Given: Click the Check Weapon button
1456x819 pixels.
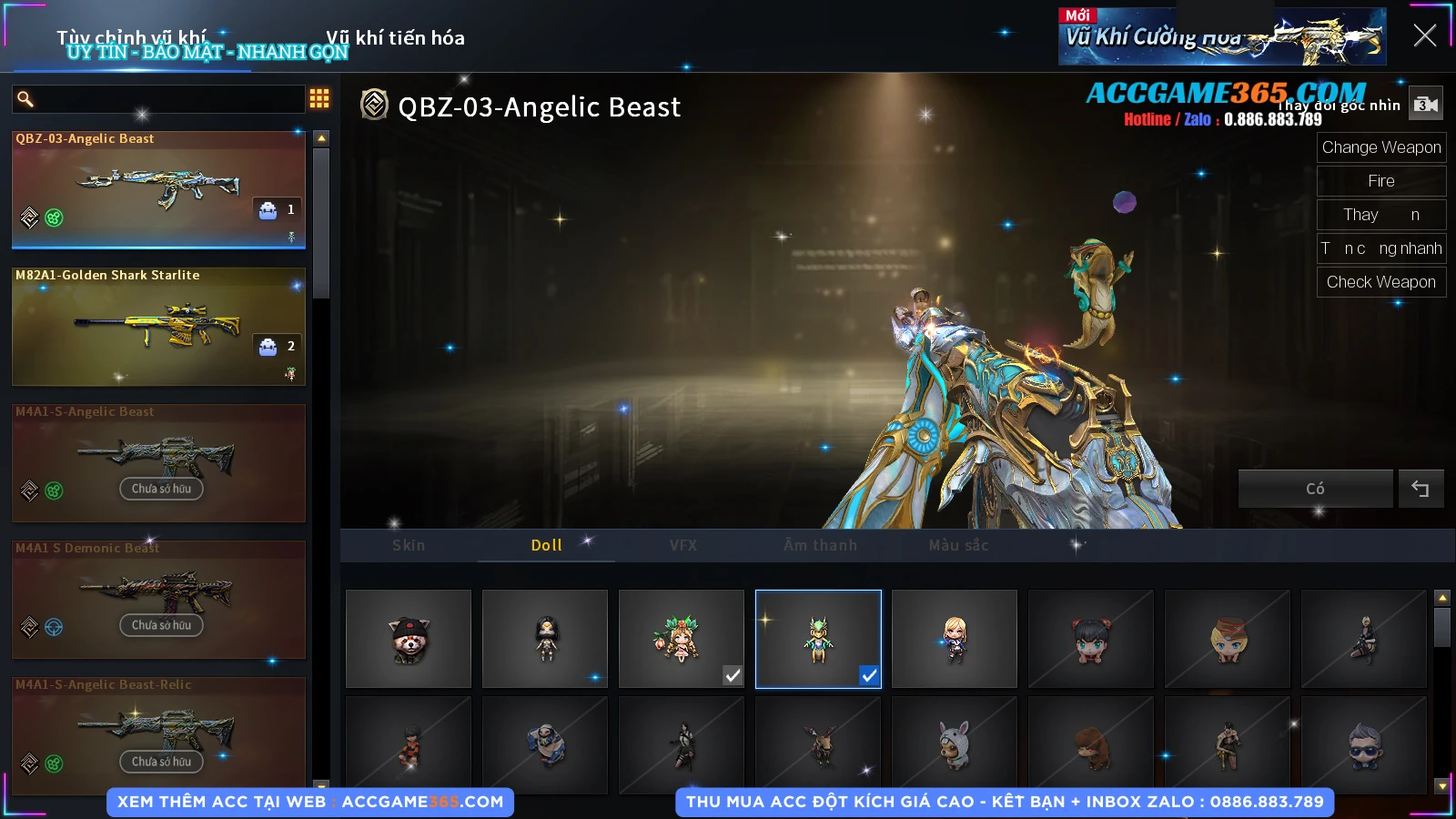Looking at the screenshot, I should tap(1380, 282).
